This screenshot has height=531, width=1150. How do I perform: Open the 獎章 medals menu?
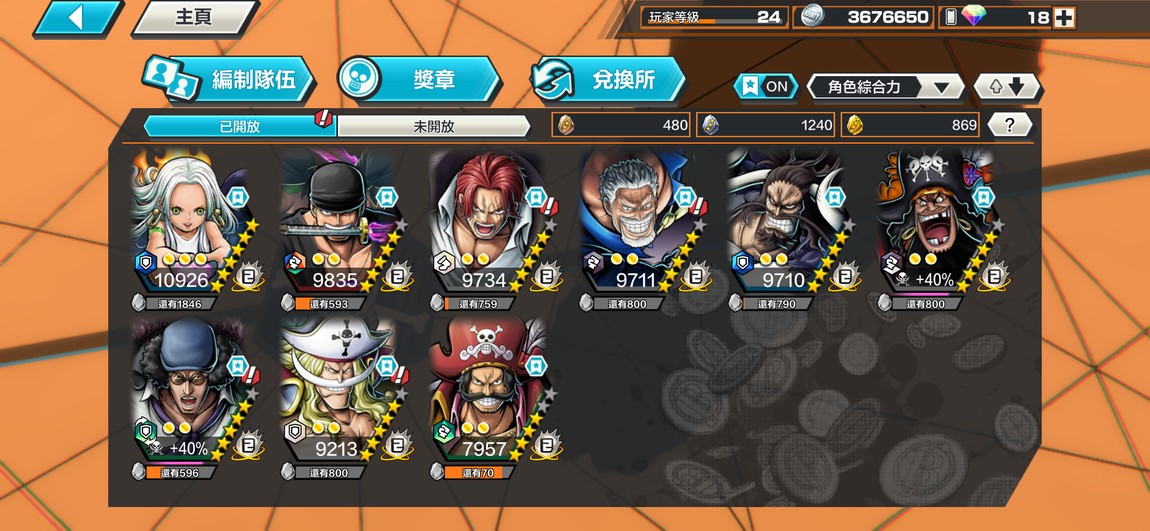point(420,80)
